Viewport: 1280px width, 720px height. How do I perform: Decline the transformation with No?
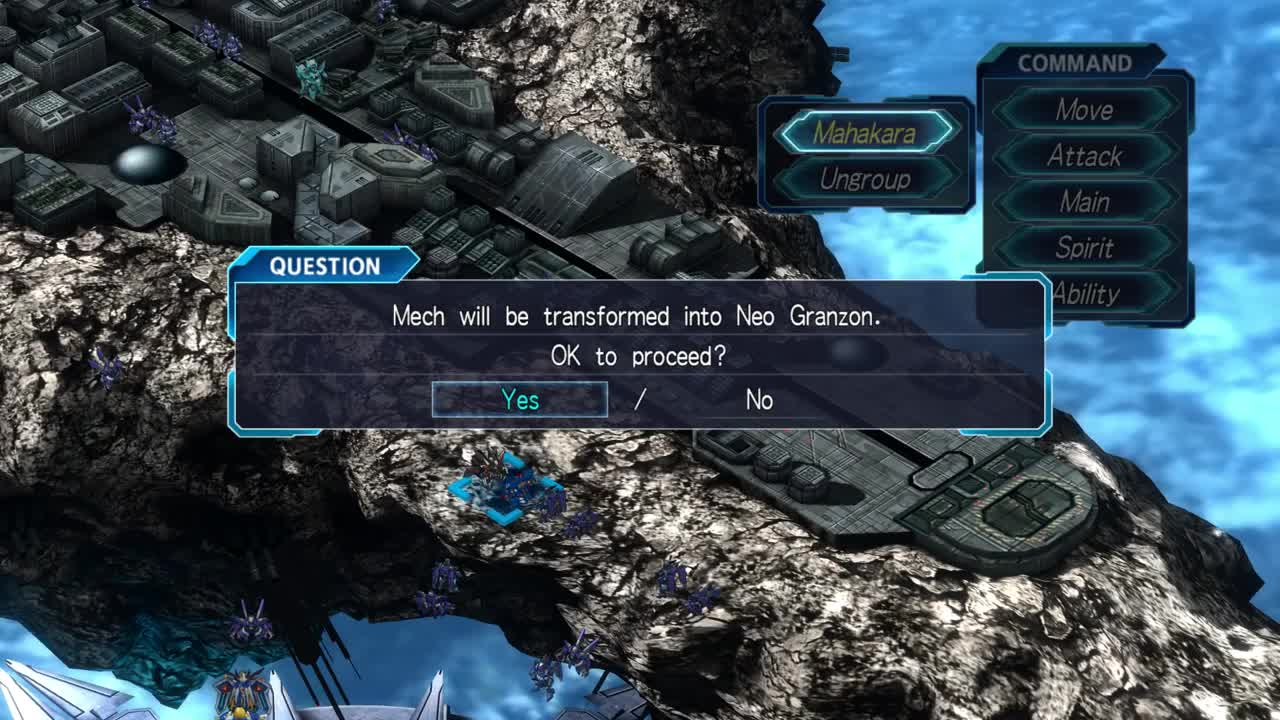(759, 400)
